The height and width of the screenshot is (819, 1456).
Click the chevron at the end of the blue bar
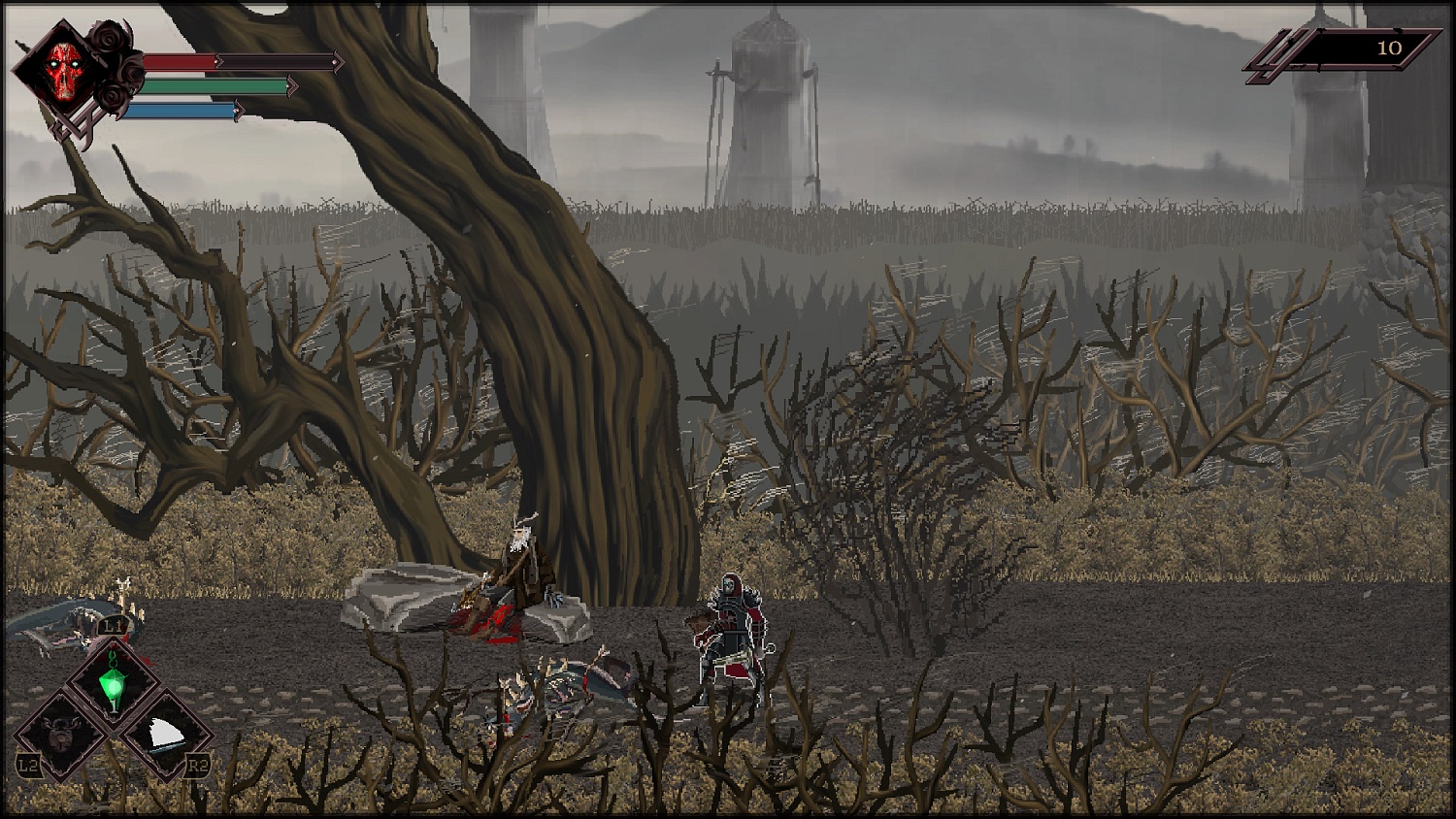click(241, 110)
